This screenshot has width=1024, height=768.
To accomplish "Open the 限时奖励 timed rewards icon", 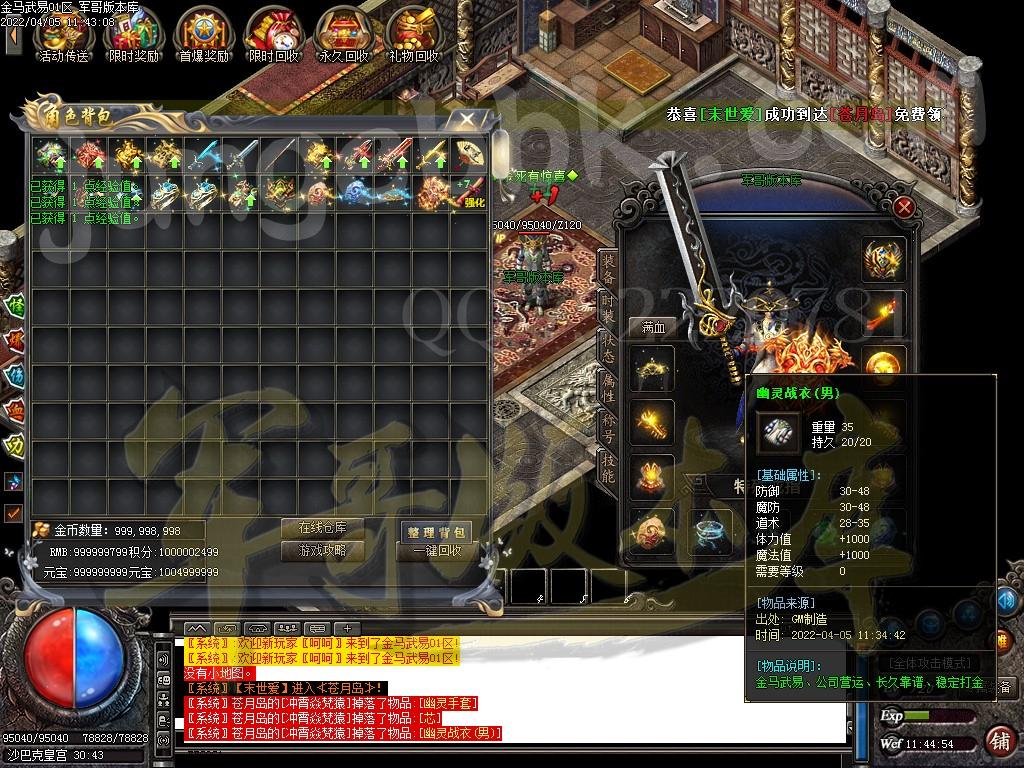I will [x=133, y=34].
